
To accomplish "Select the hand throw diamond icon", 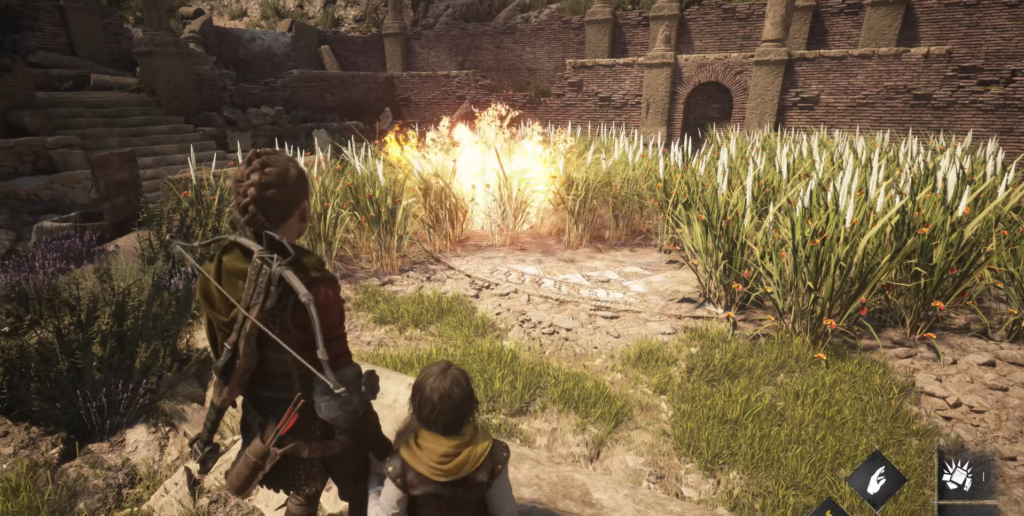I will pos(877,480).
